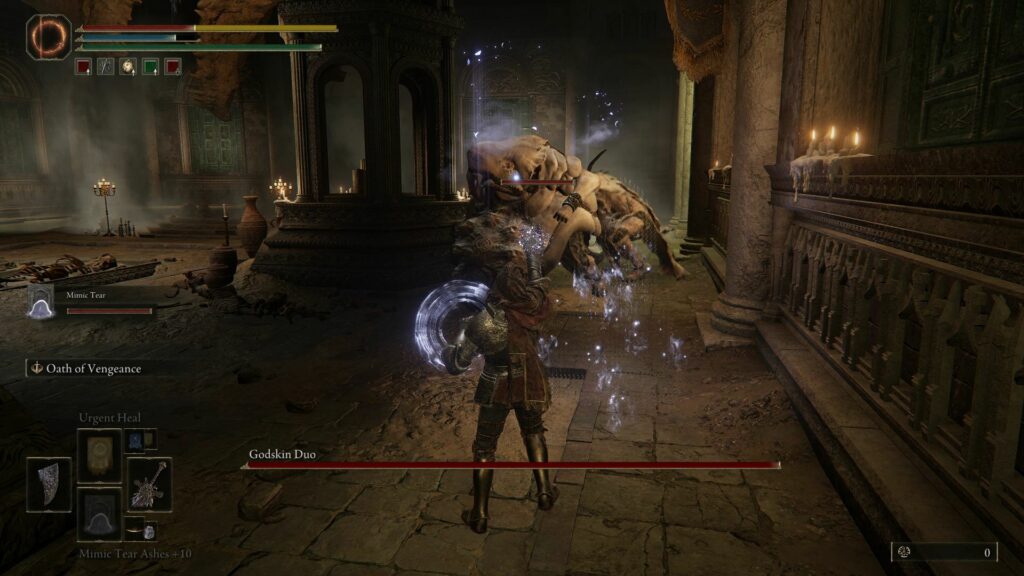Select the green status buff icon
Viewport: 1024px width, 576px height.
click(150, 67)
